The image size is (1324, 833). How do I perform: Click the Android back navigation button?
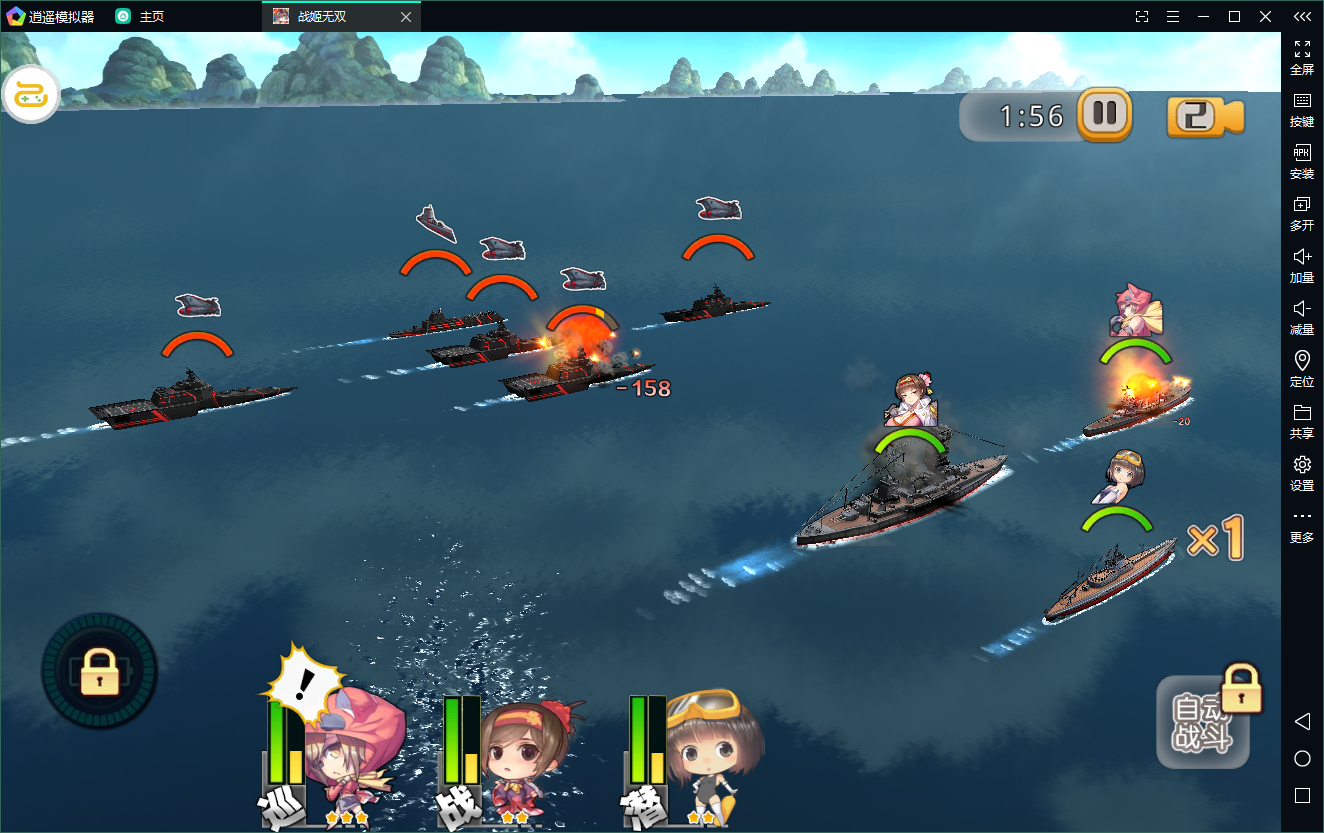pyautogui.click(x=1302, y=721)
